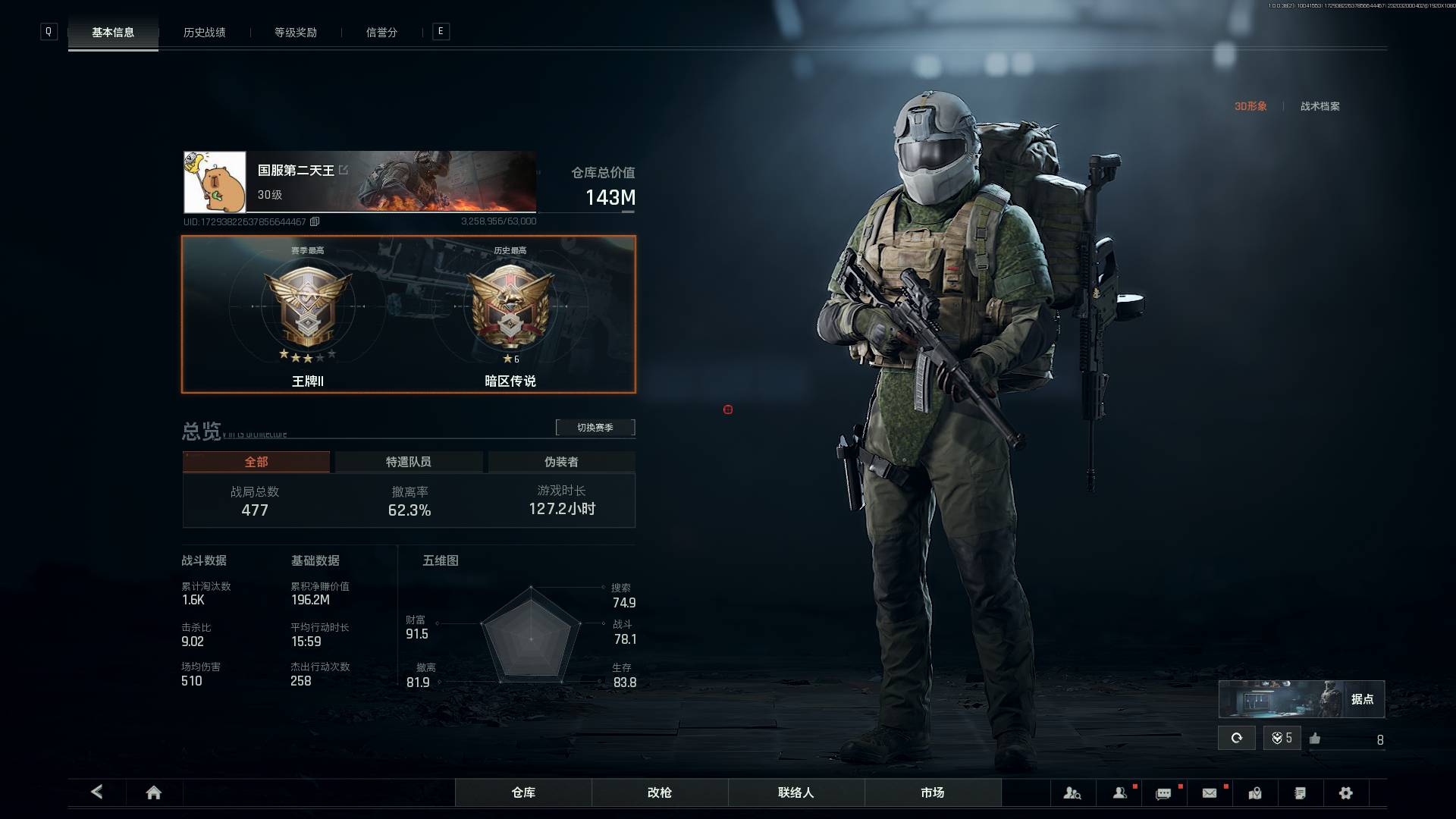Give a thumbs-up like
This screenshot has width=1456, height=819.
(1315, 739)
